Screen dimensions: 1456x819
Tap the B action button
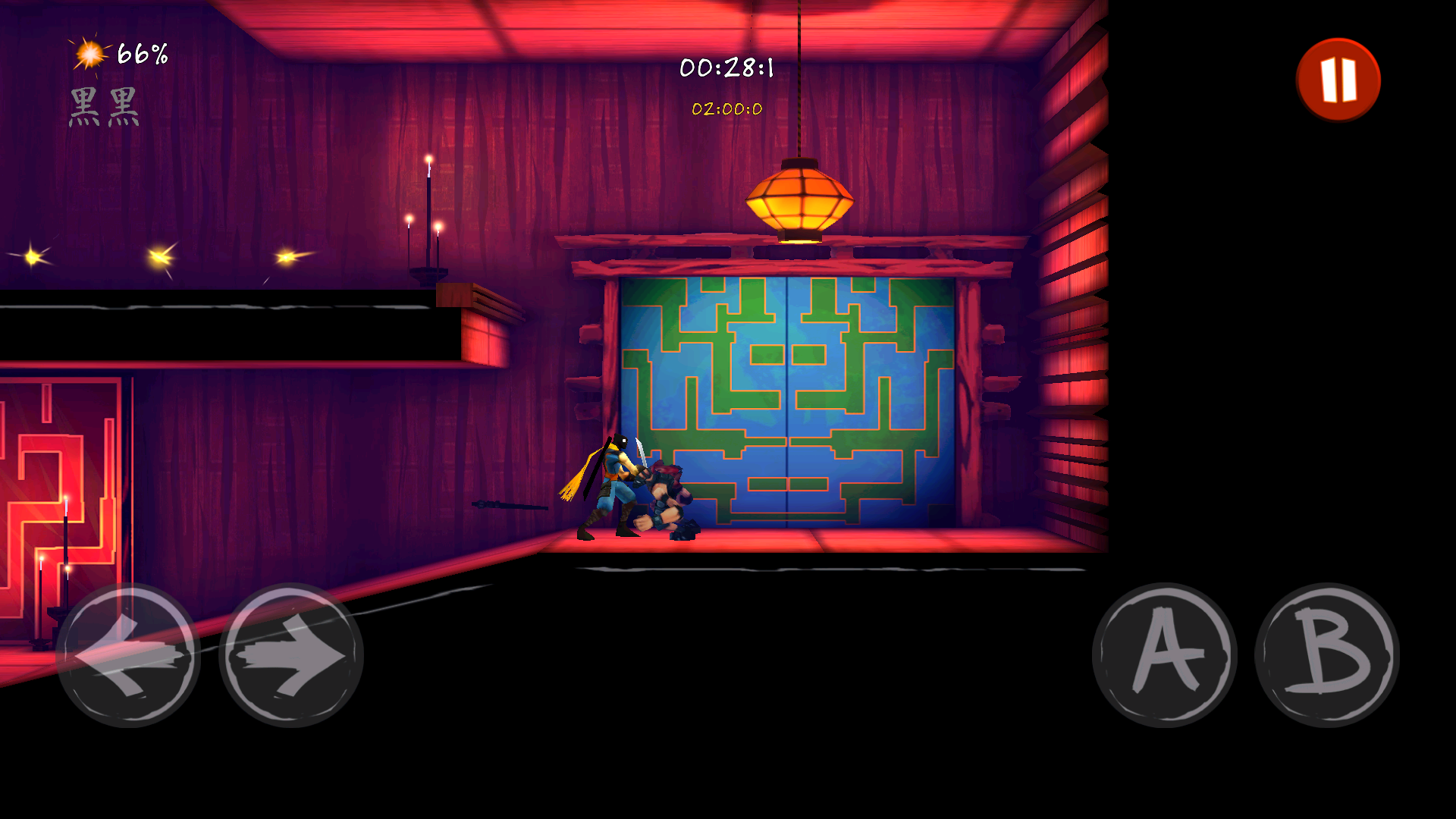[x=1329, y=654]
